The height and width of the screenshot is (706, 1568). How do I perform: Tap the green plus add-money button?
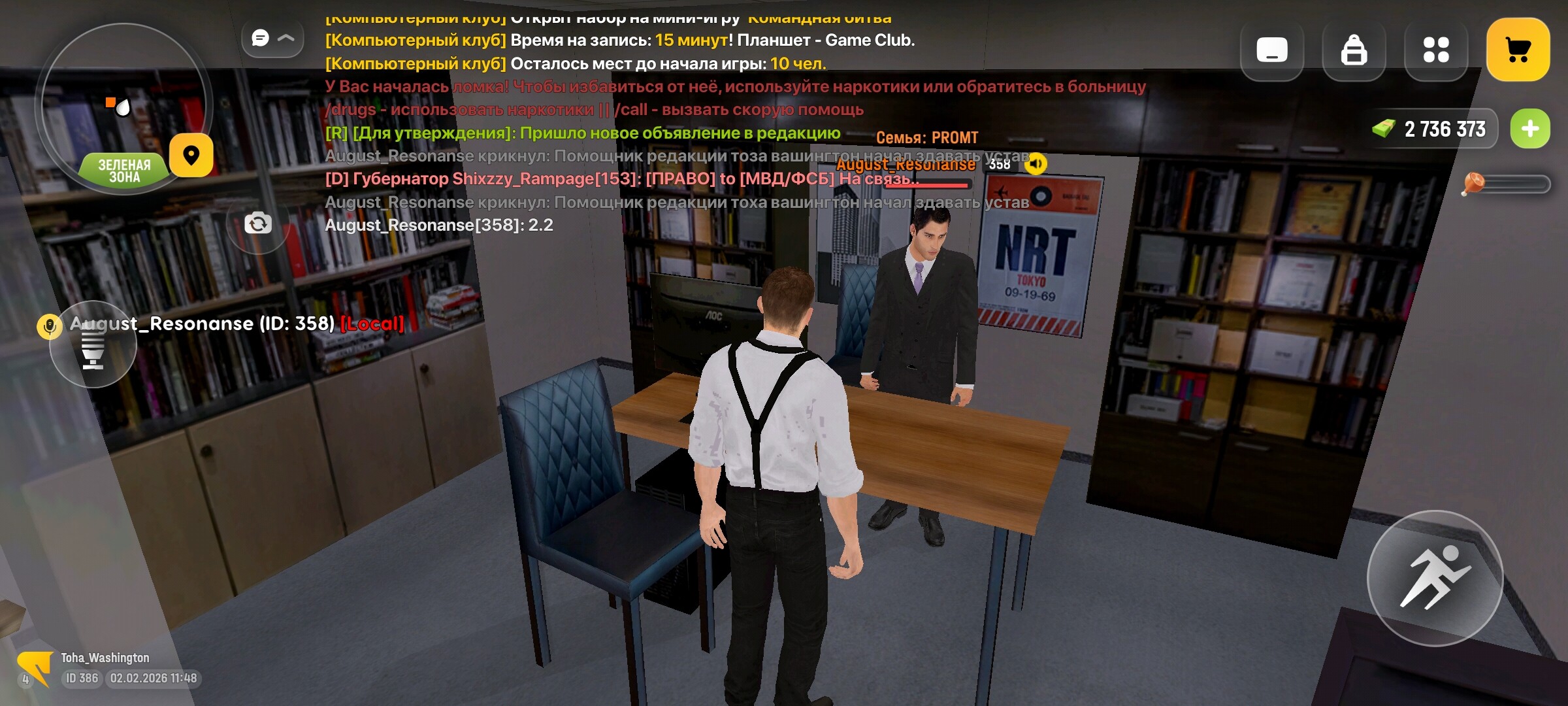[x=1529, y=129]
